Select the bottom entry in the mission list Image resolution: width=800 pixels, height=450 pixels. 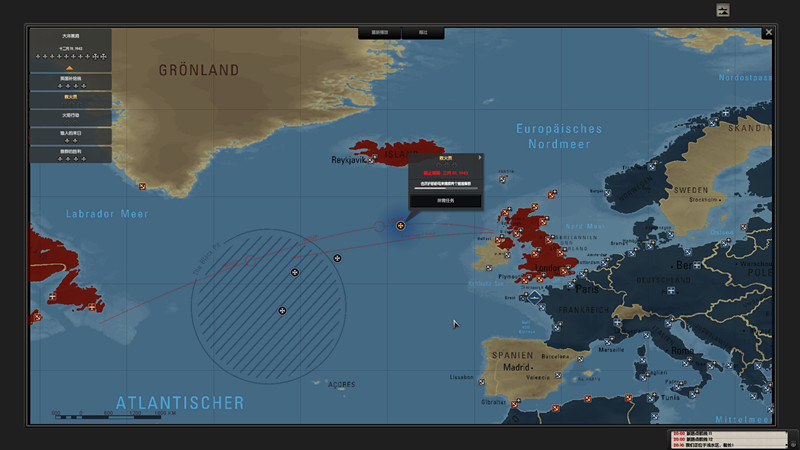point(70,154)
